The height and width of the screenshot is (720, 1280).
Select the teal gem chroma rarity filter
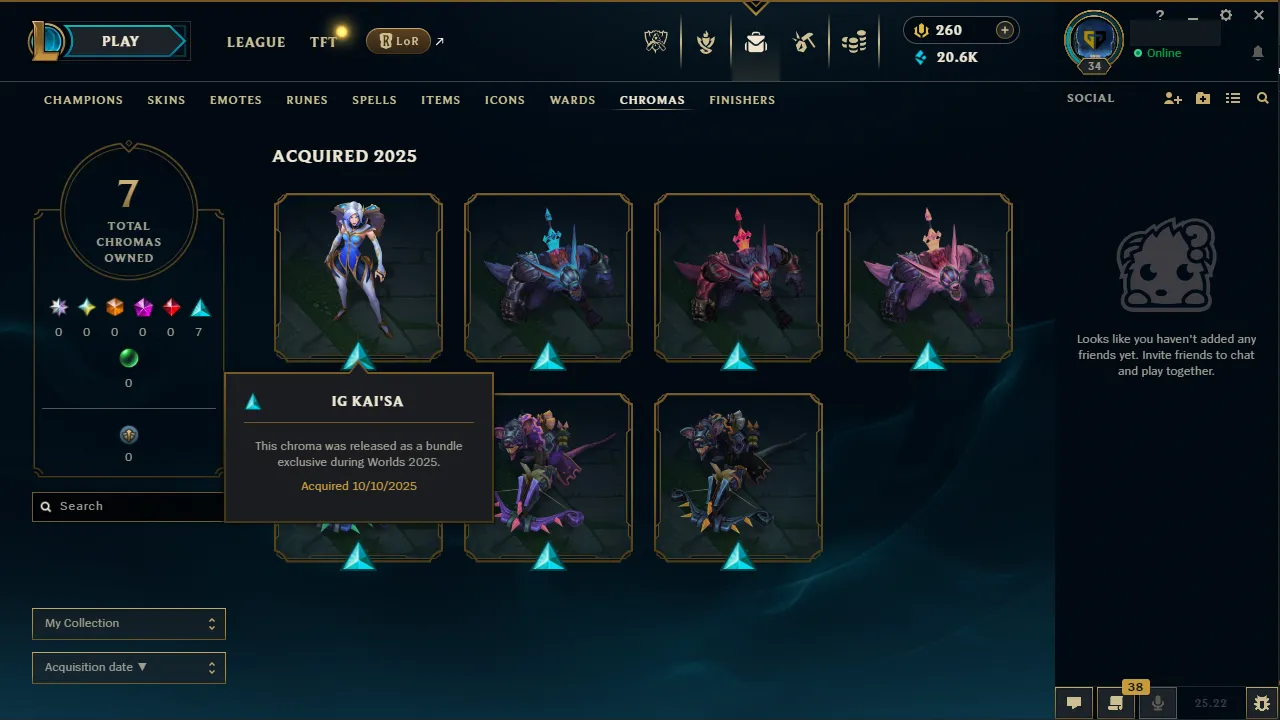198,307
